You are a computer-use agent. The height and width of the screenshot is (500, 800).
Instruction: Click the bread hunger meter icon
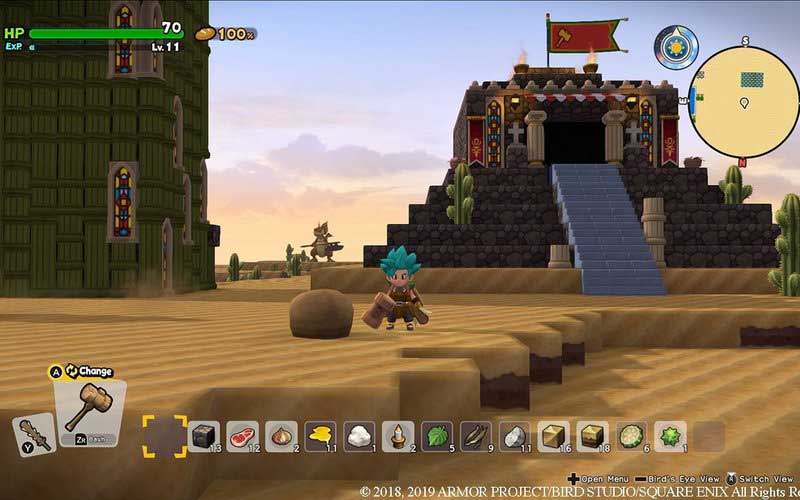(205, 33)
